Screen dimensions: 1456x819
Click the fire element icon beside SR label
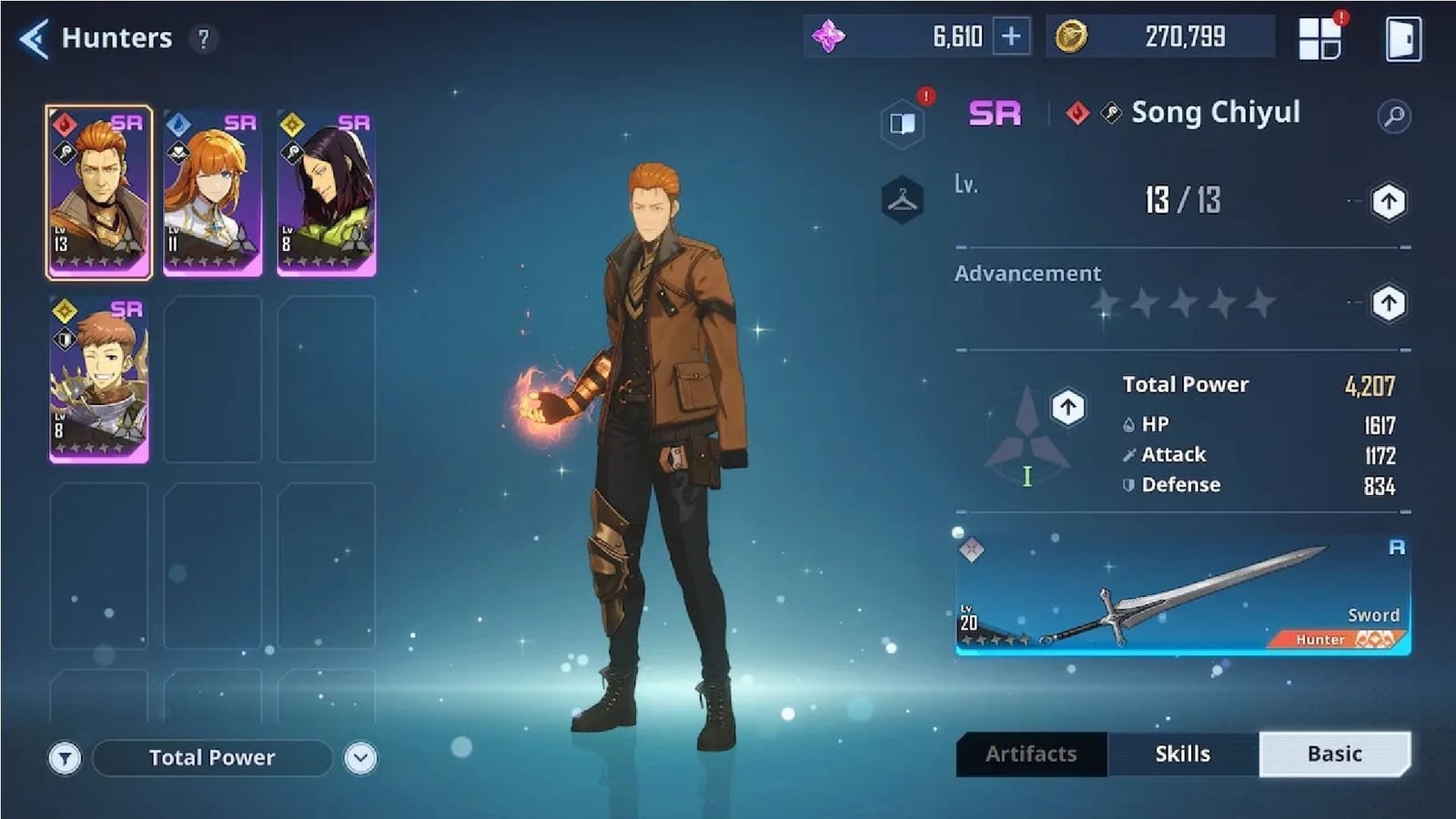(1078, 112)
